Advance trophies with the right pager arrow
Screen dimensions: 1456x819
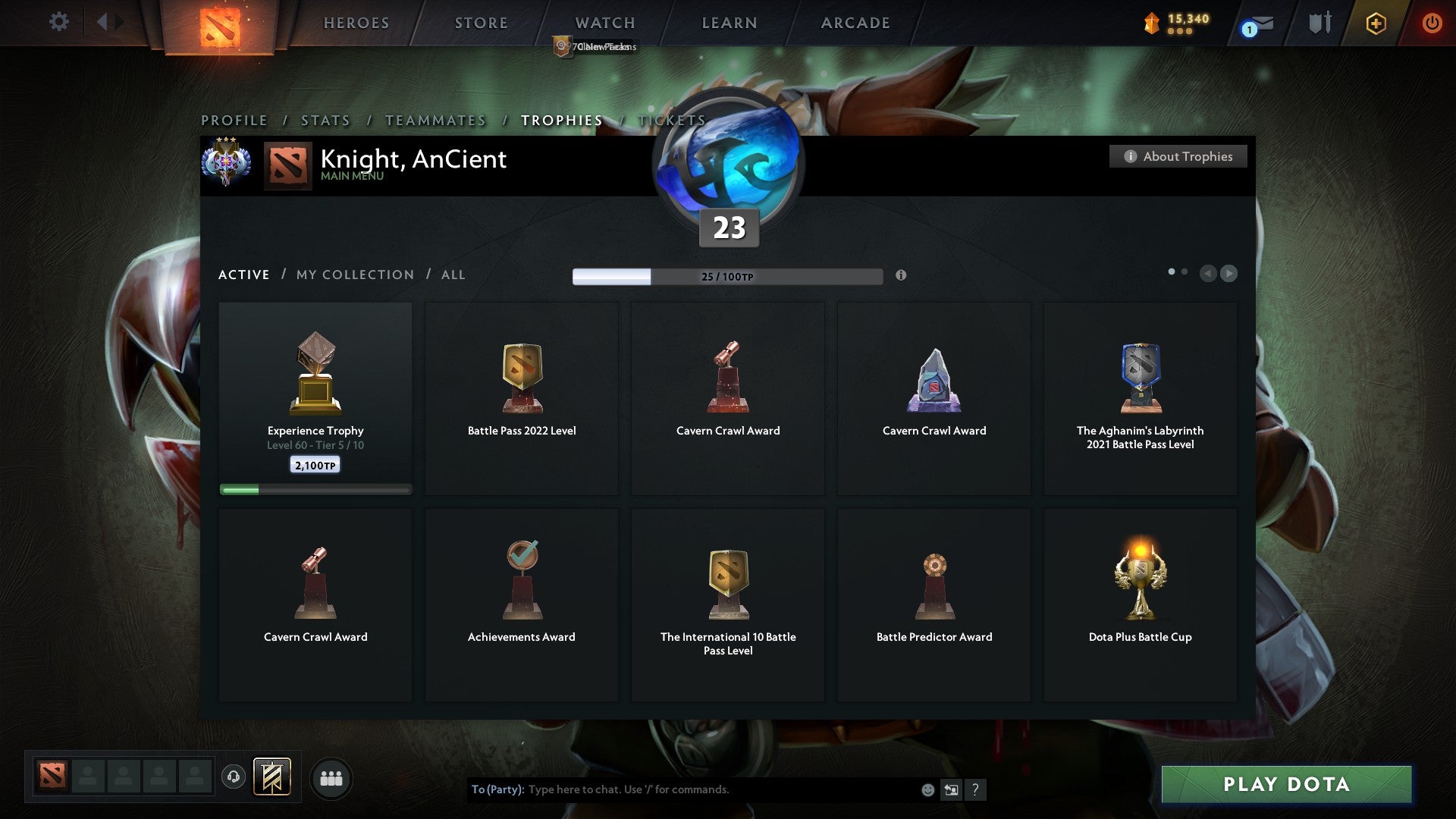[1231, 273]
